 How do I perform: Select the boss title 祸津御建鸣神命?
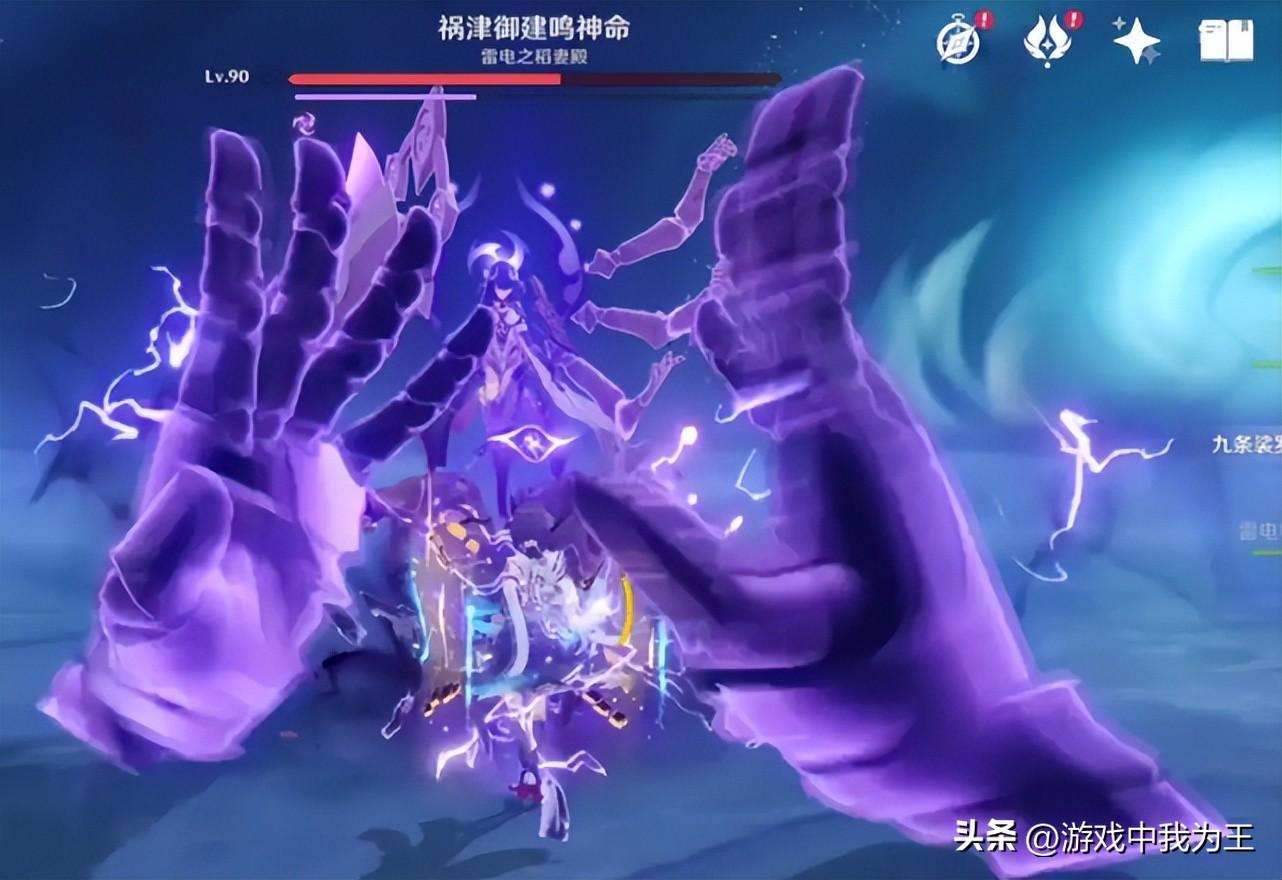pyautogui.click(x=537, y=28)
